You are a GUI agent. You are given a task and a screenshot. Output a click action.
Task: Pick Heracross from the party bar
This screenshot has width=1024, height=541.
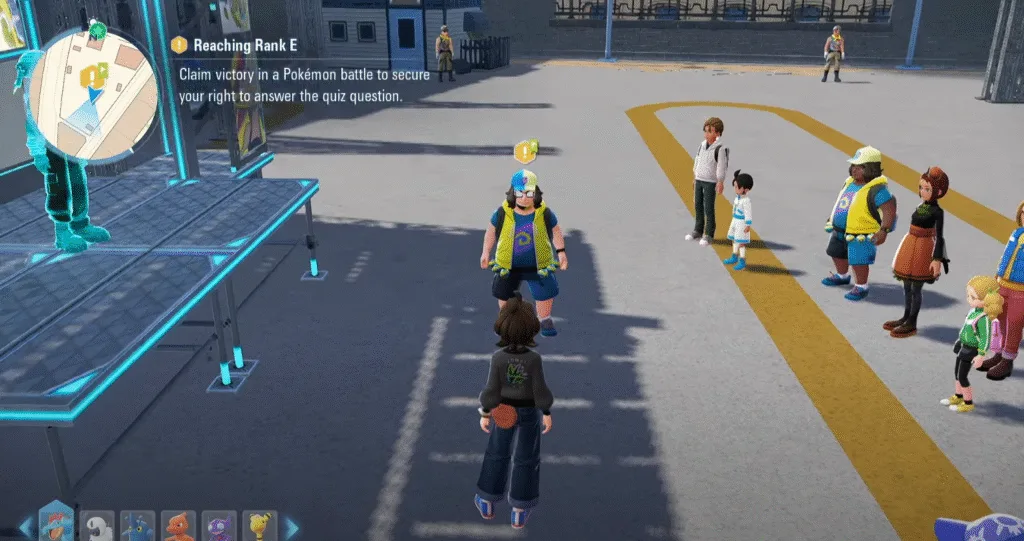[x=138, y=526]
